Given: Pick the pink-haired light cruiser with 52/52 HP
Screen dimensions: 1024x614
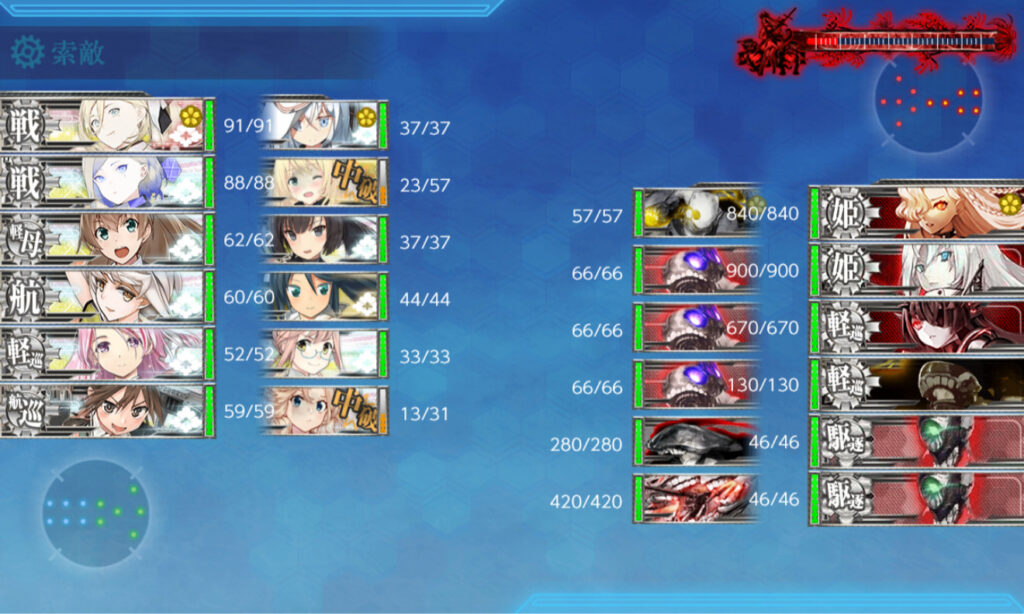Looking at the screenshot, I should (107, 353).
